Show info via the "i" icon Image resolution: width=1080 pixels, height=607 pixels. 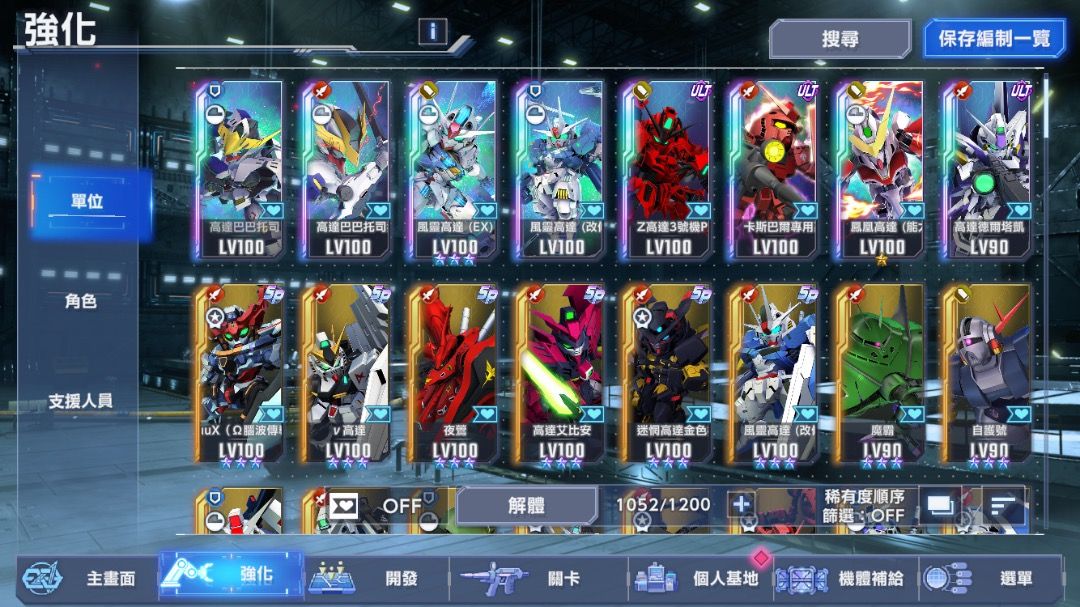[x=432, y=32]
